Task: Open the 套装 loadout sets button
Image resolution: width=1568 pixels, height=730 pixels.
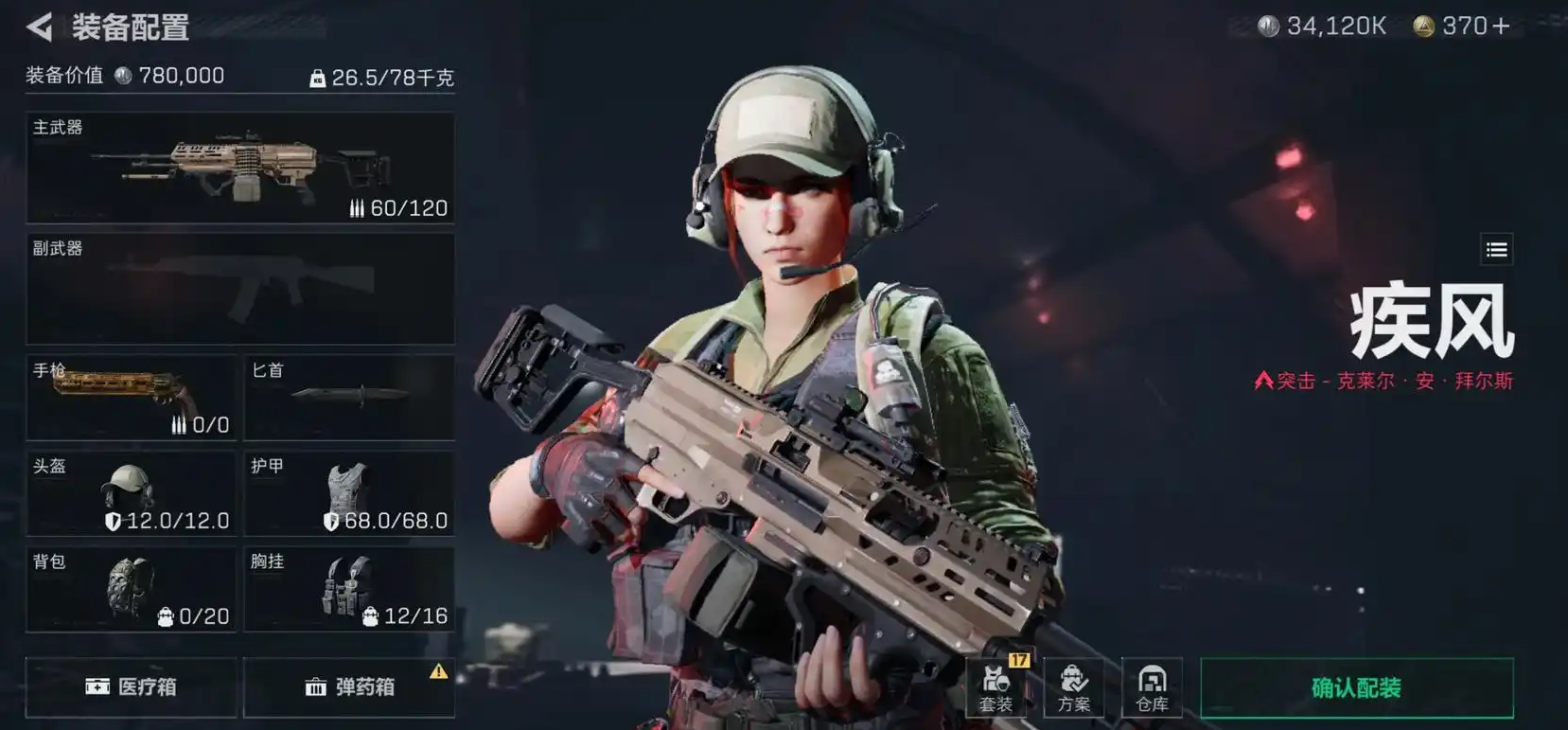Action: [x=995, y=687]
